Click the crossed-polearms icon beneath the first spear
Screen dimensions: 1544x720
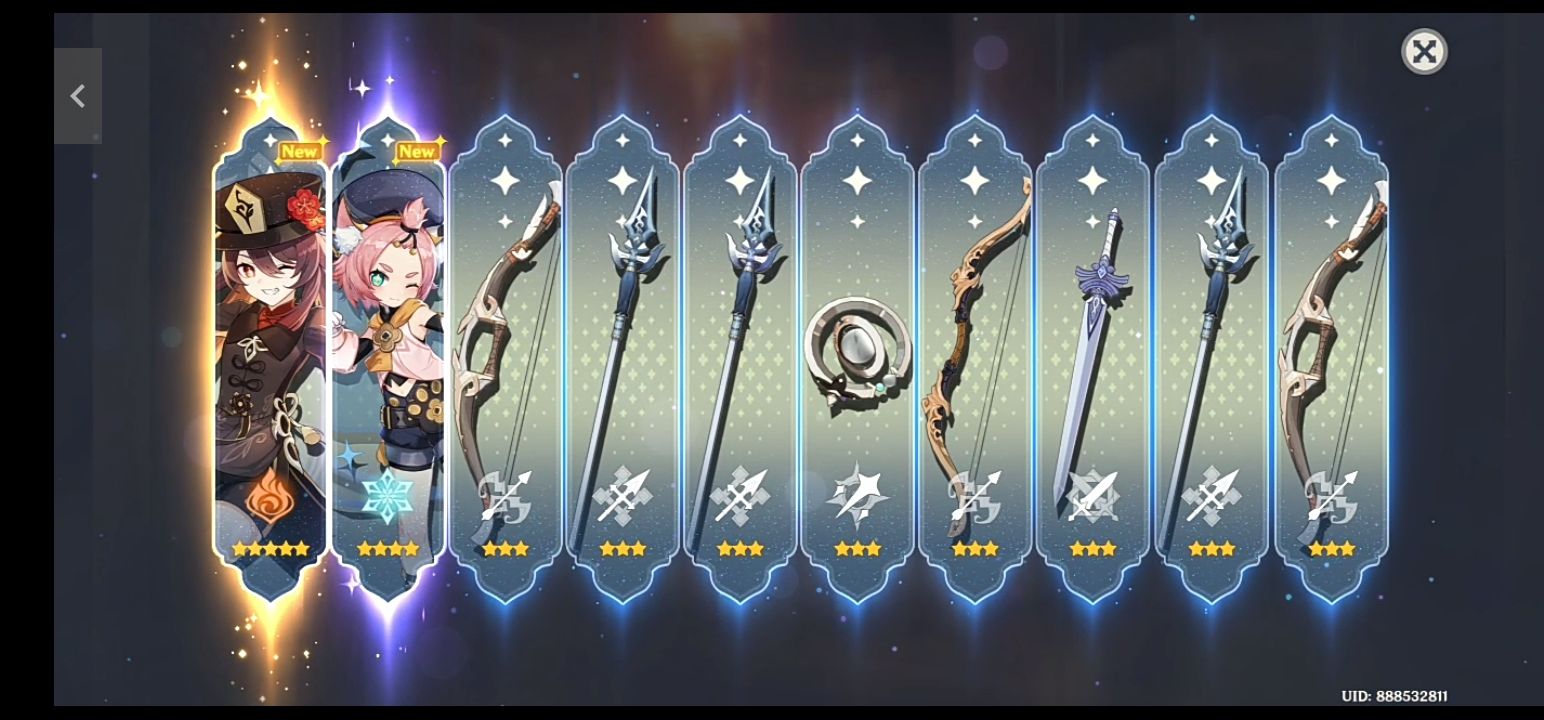(623, 494)
